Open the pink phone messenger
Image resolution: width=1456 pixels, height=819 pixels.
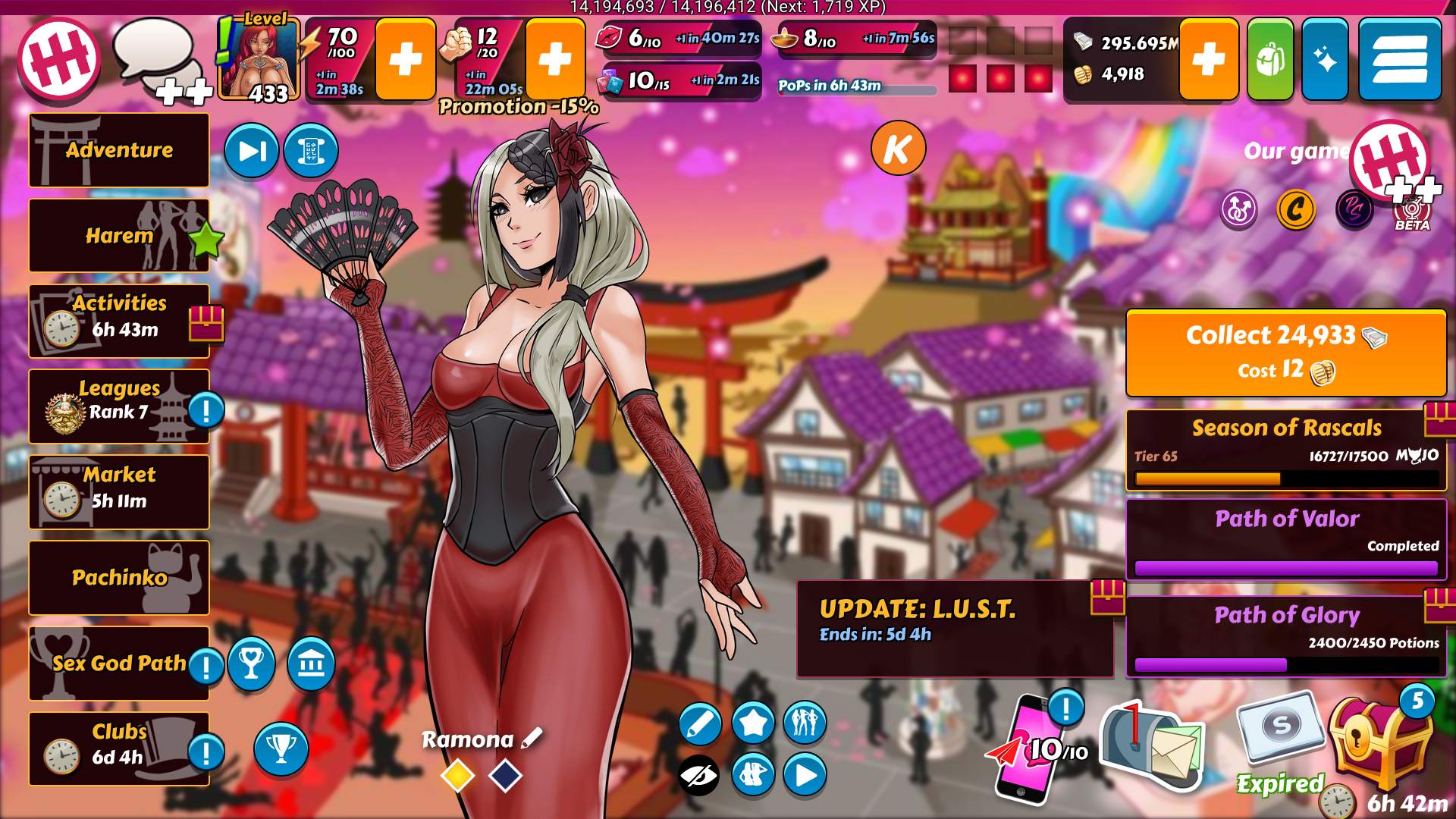(x=1031, y=751)
